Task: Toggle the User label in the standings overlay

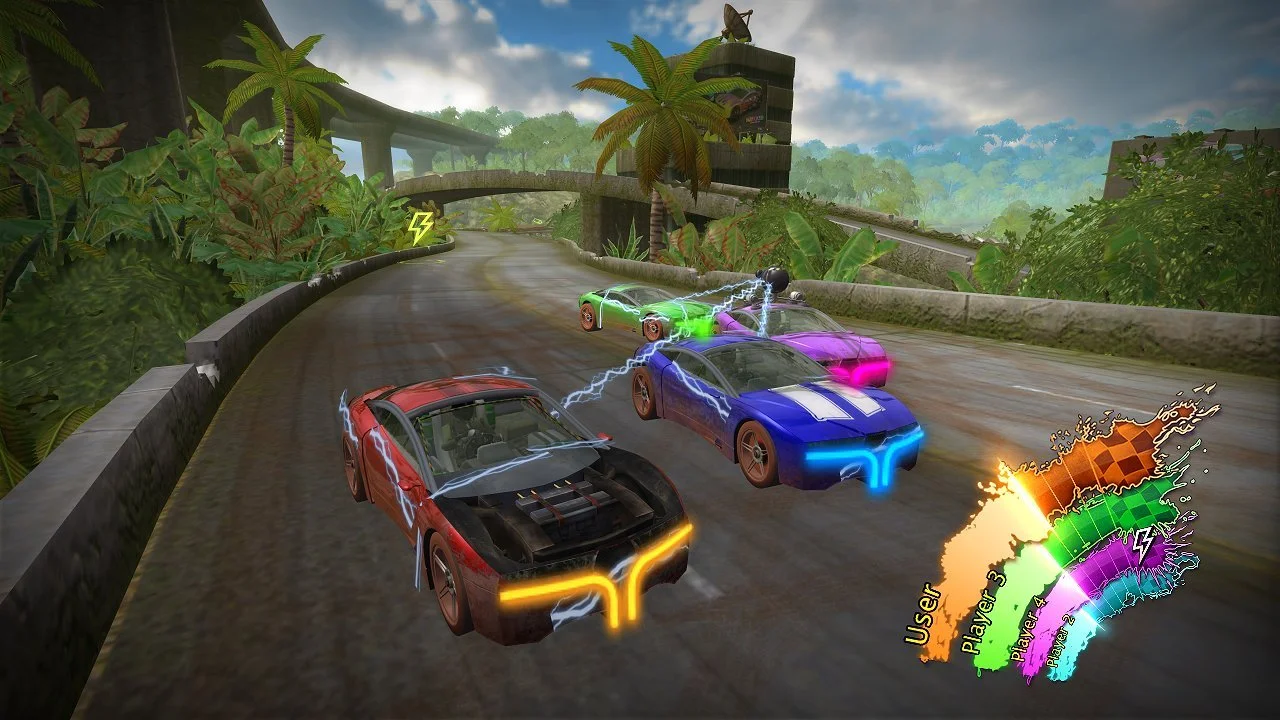Action: [x=921, y=611]
